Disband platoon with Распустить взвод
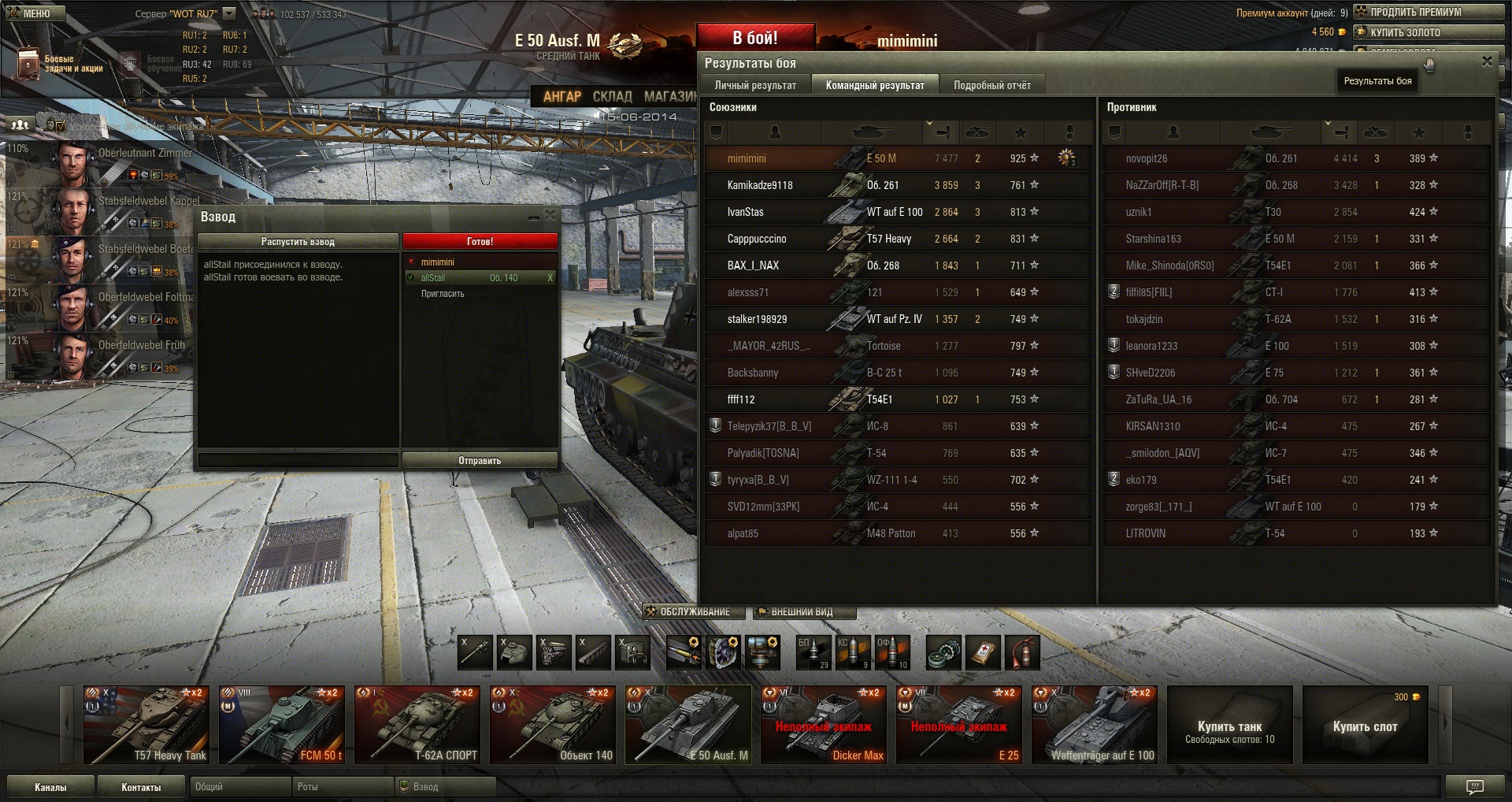 tap(298, 242)
